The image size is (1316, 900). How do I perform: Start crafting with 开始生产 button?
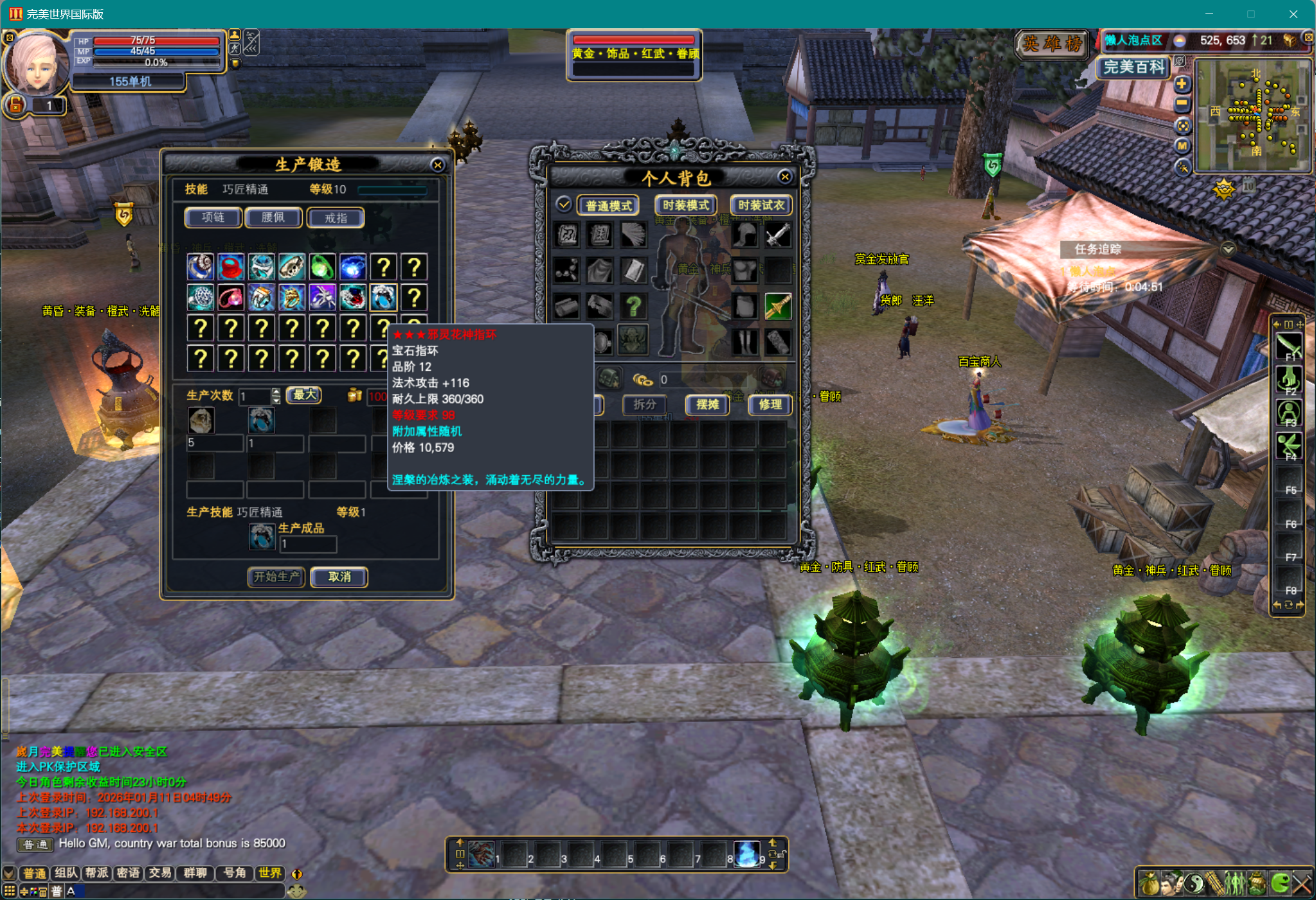click(276, 577)
